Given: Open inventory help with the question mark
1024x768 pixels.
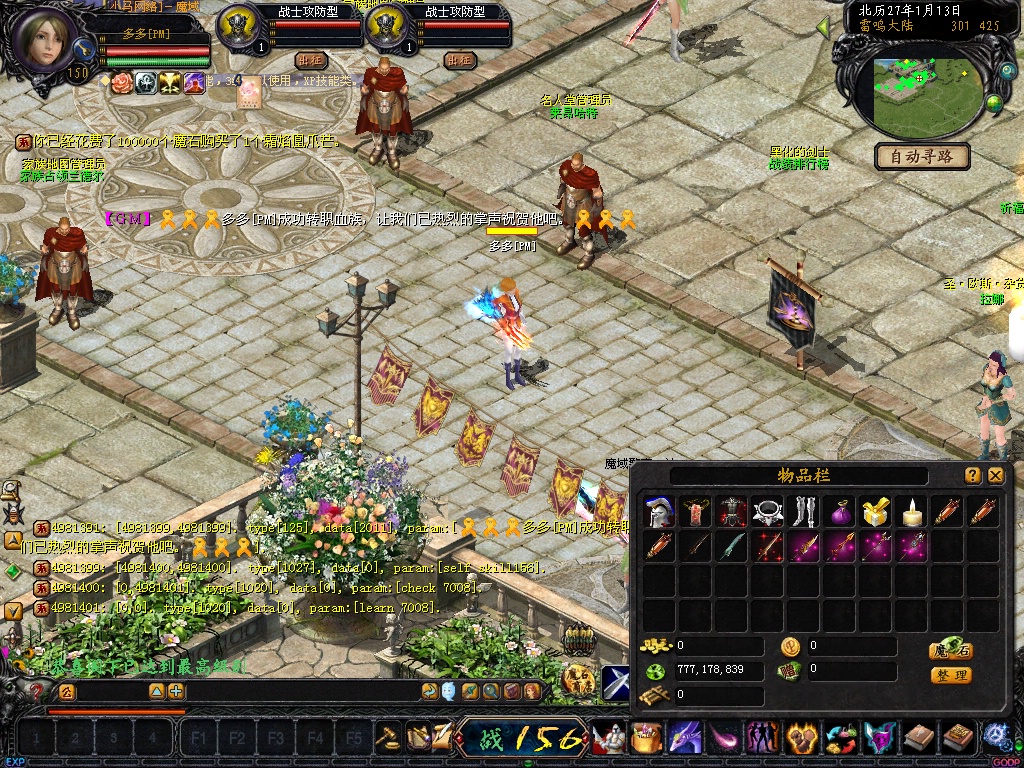Looking at the screenshot, I should pyautogui.click(x=973, y=476).
